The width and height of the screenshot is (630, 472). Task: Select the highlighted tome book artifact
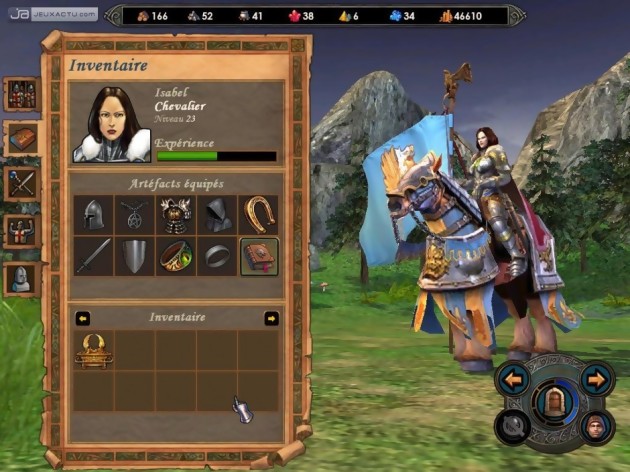pyautogui.click(x=259, y=256)
